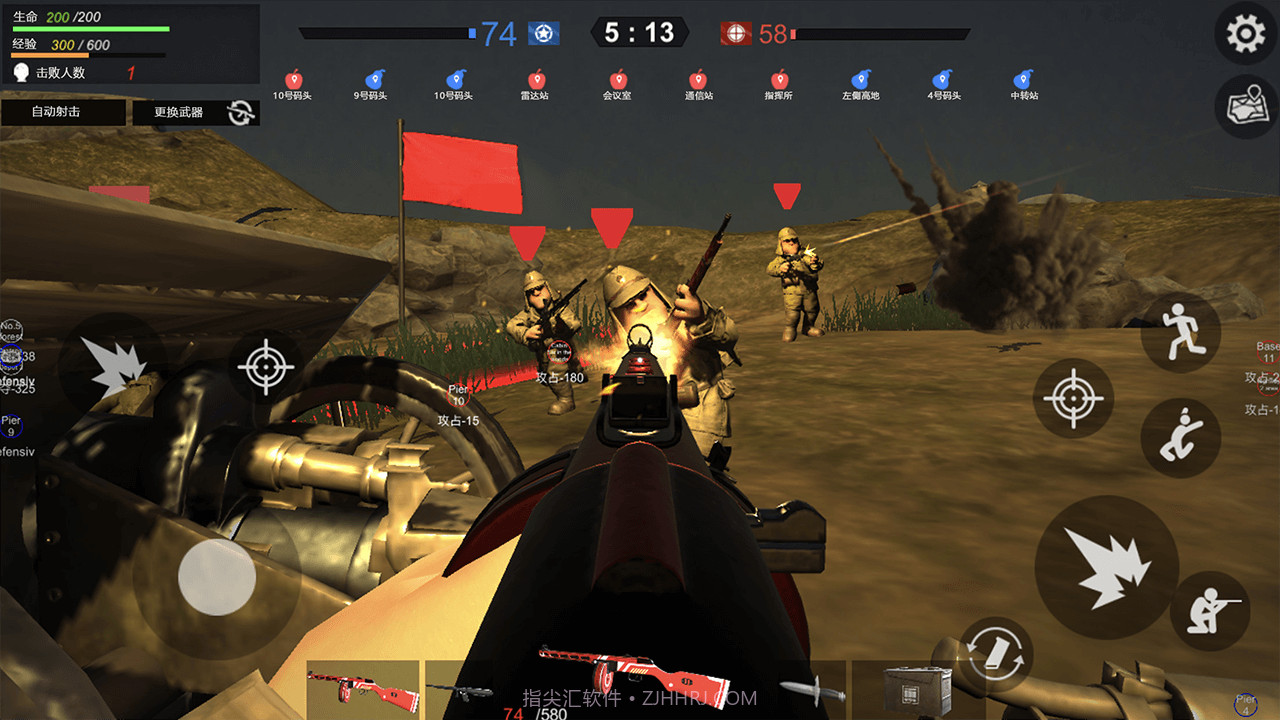Go prone with the lying rifleman button

click(1213, 609)
